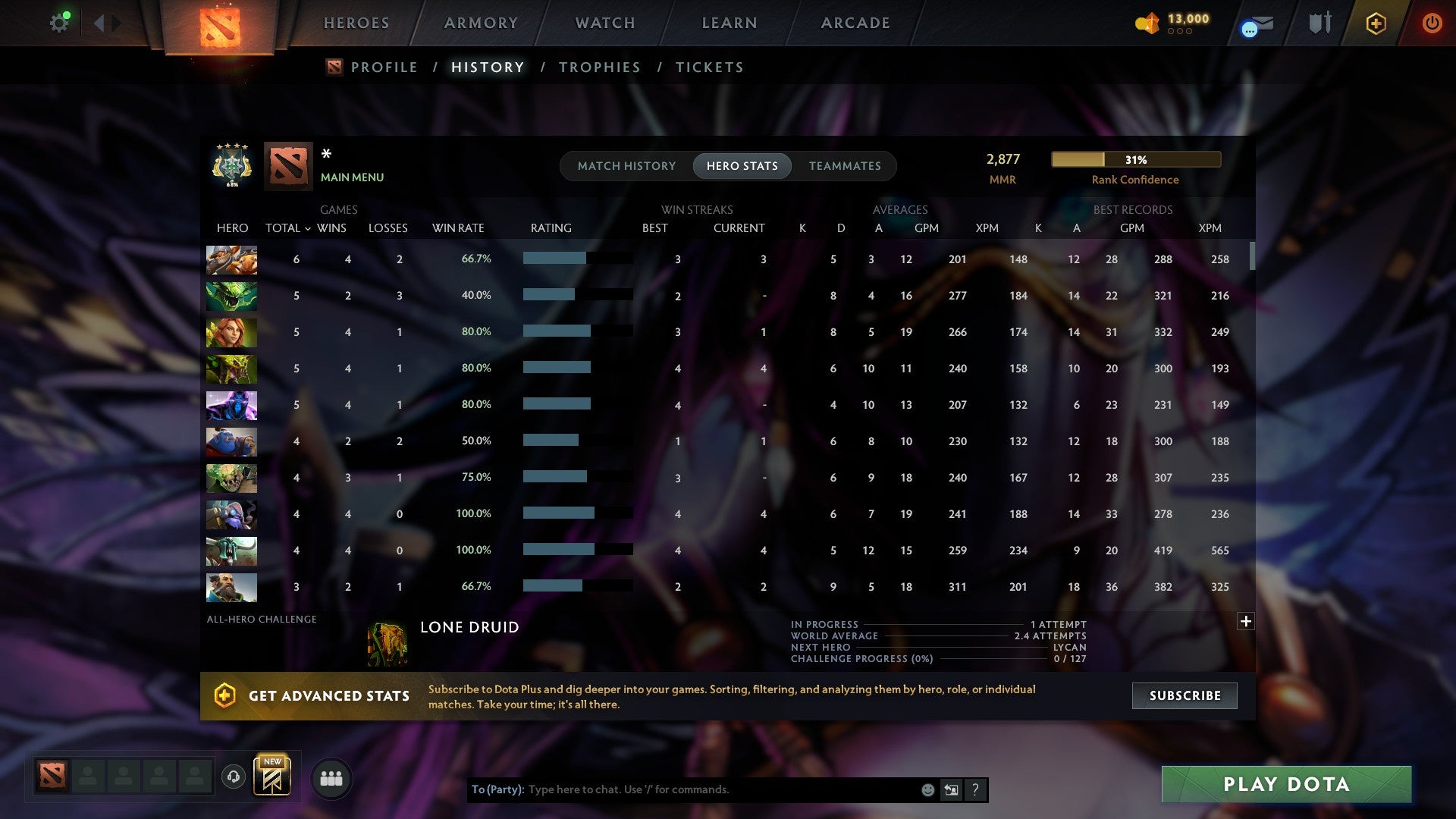
Task: Open the armory loadout icon
Action: [x=1319, y=23]
